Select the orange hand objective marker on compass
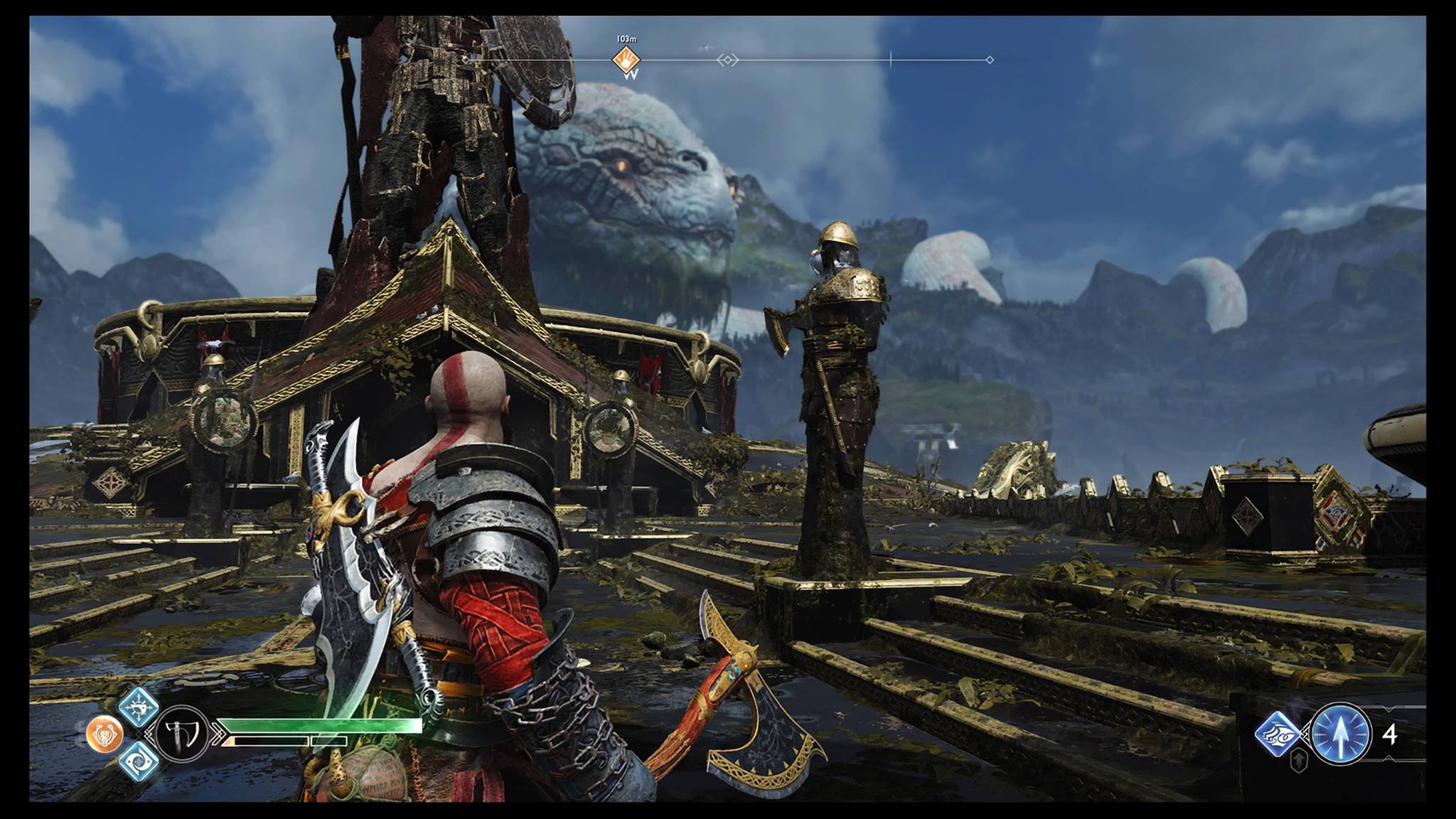The height and width of the screenshot is (819, 1456). tap(626, 60)
